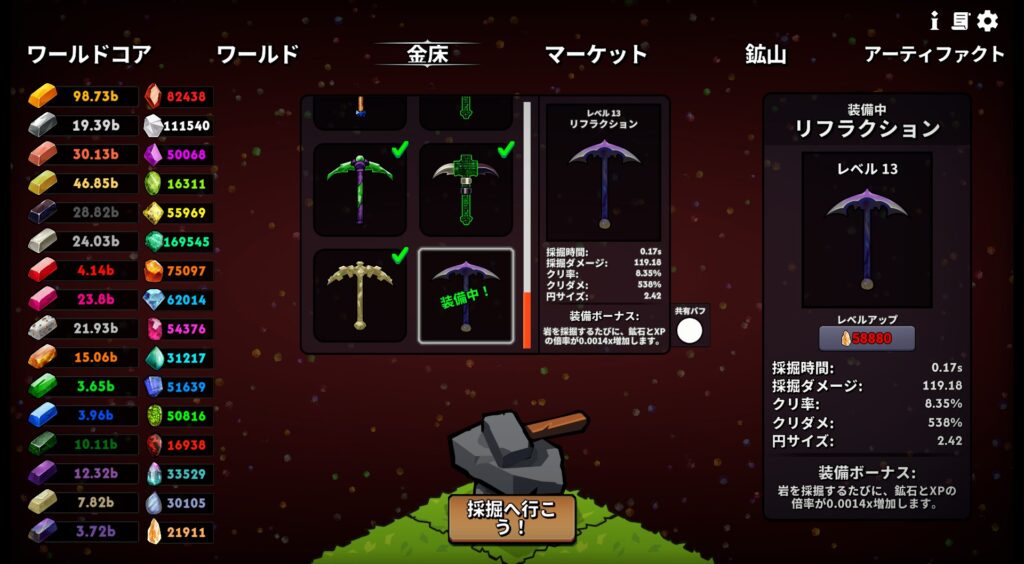Open the ワールドコア tab
The height and width of the screenshot is (564, 1024).
pyautogui.click(x=89, y=54)
